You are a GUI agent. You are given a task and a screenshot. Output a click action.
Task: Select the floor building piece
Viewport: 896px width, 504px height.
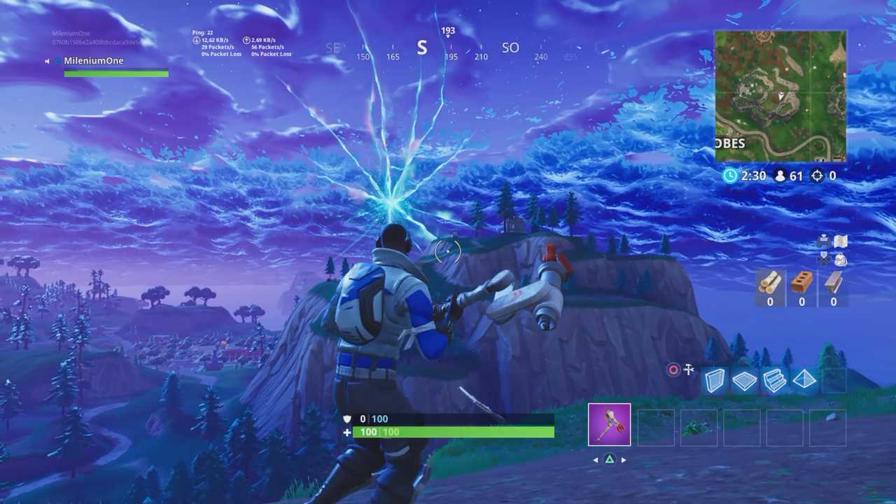tap(744, 380)
